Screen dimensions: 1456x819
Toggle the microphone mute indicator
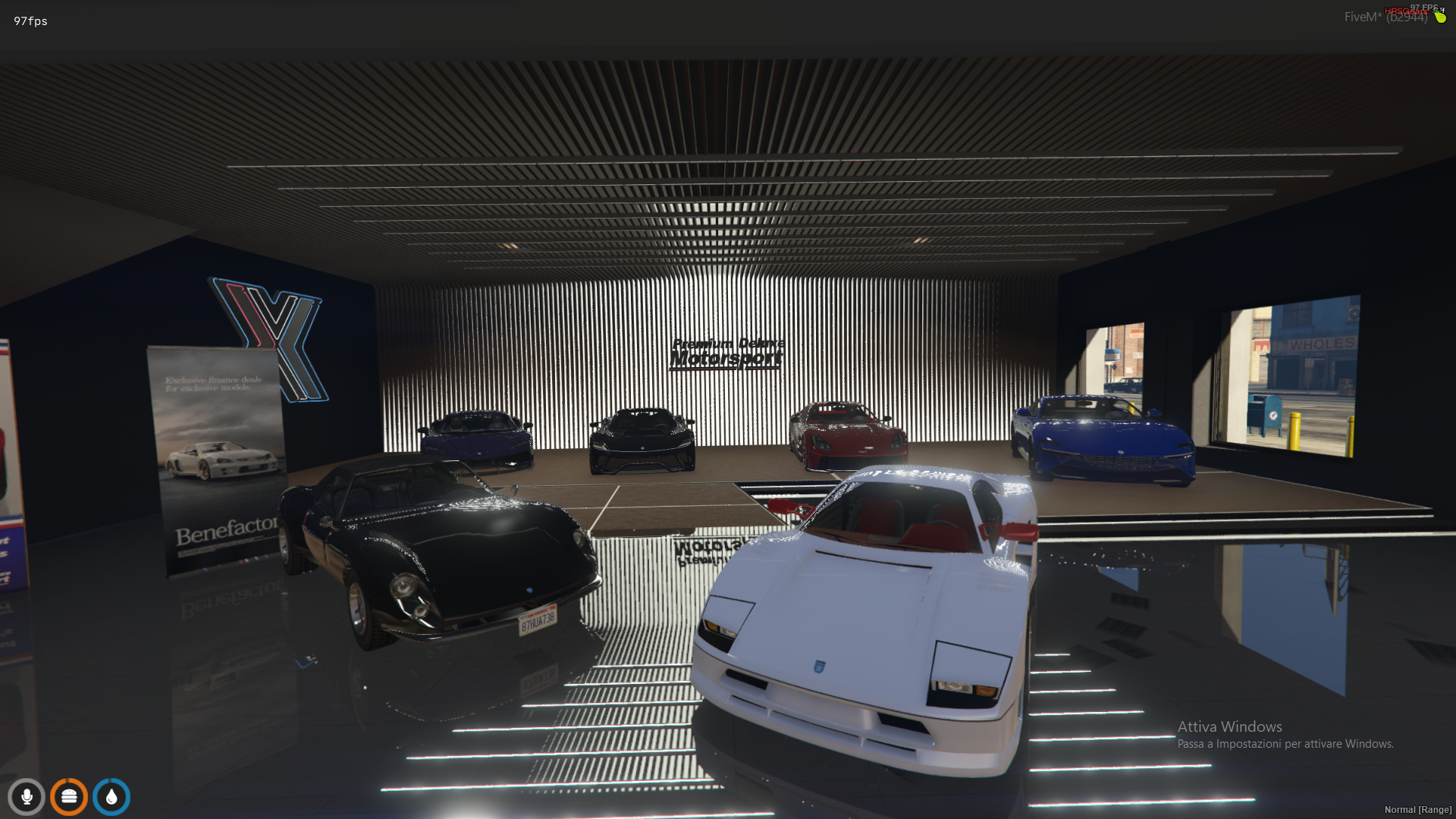[27, 796]
